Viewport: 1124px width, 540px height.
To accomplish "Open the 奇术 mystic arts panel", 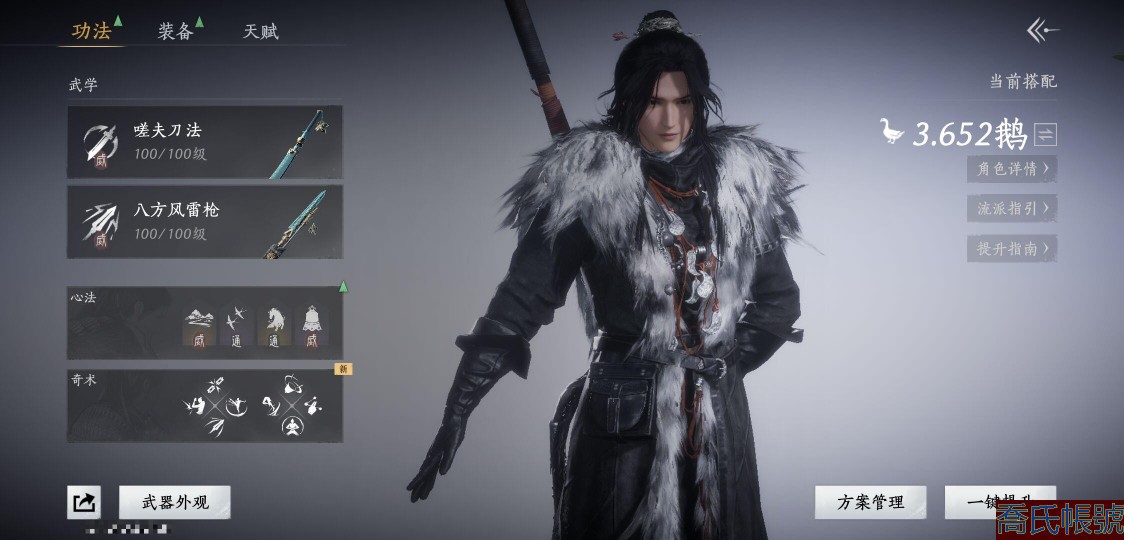I will (205, 406).
